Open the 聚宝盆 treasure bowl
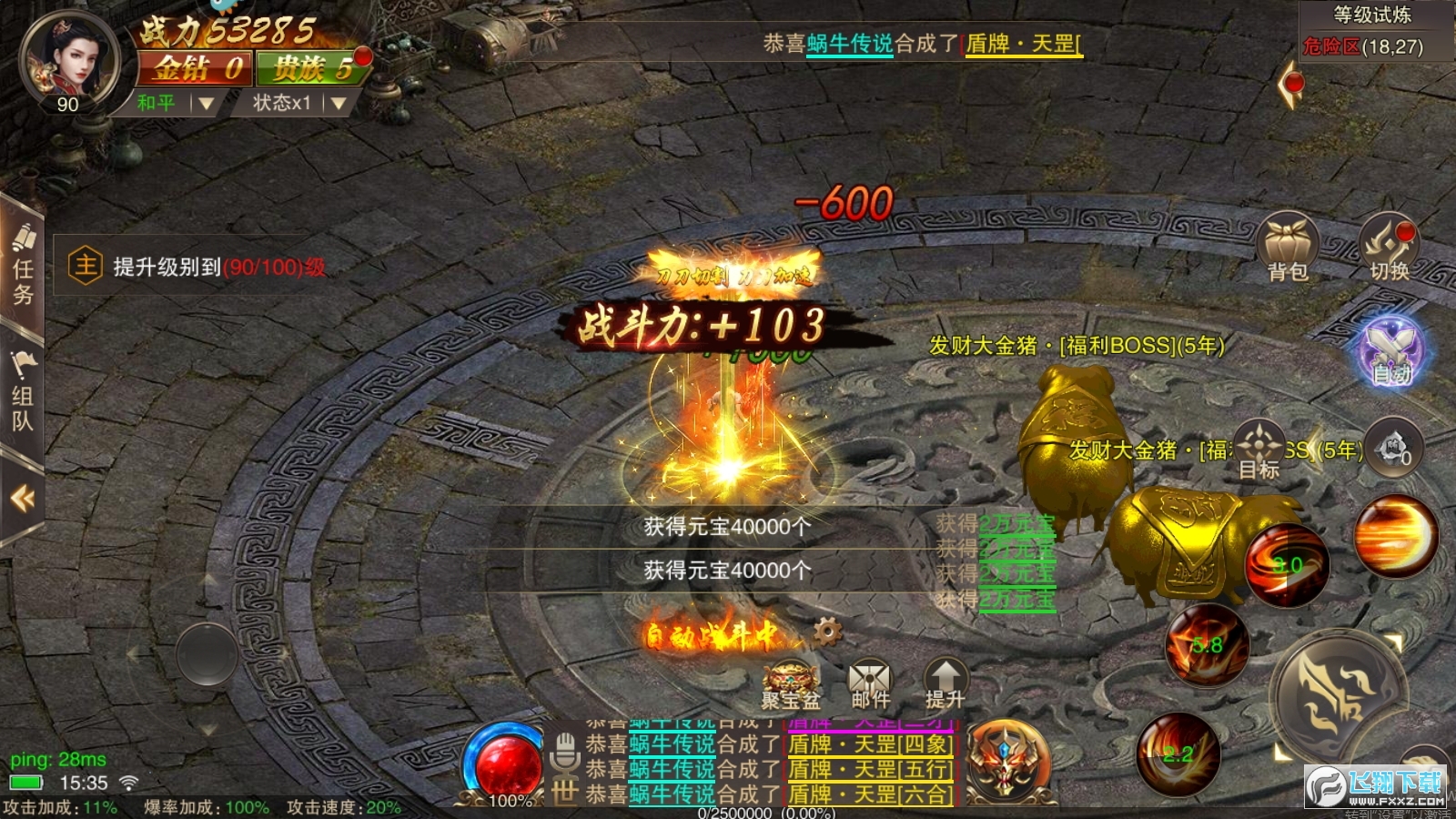The image size is (1456, 819). (x=791, y=683)
